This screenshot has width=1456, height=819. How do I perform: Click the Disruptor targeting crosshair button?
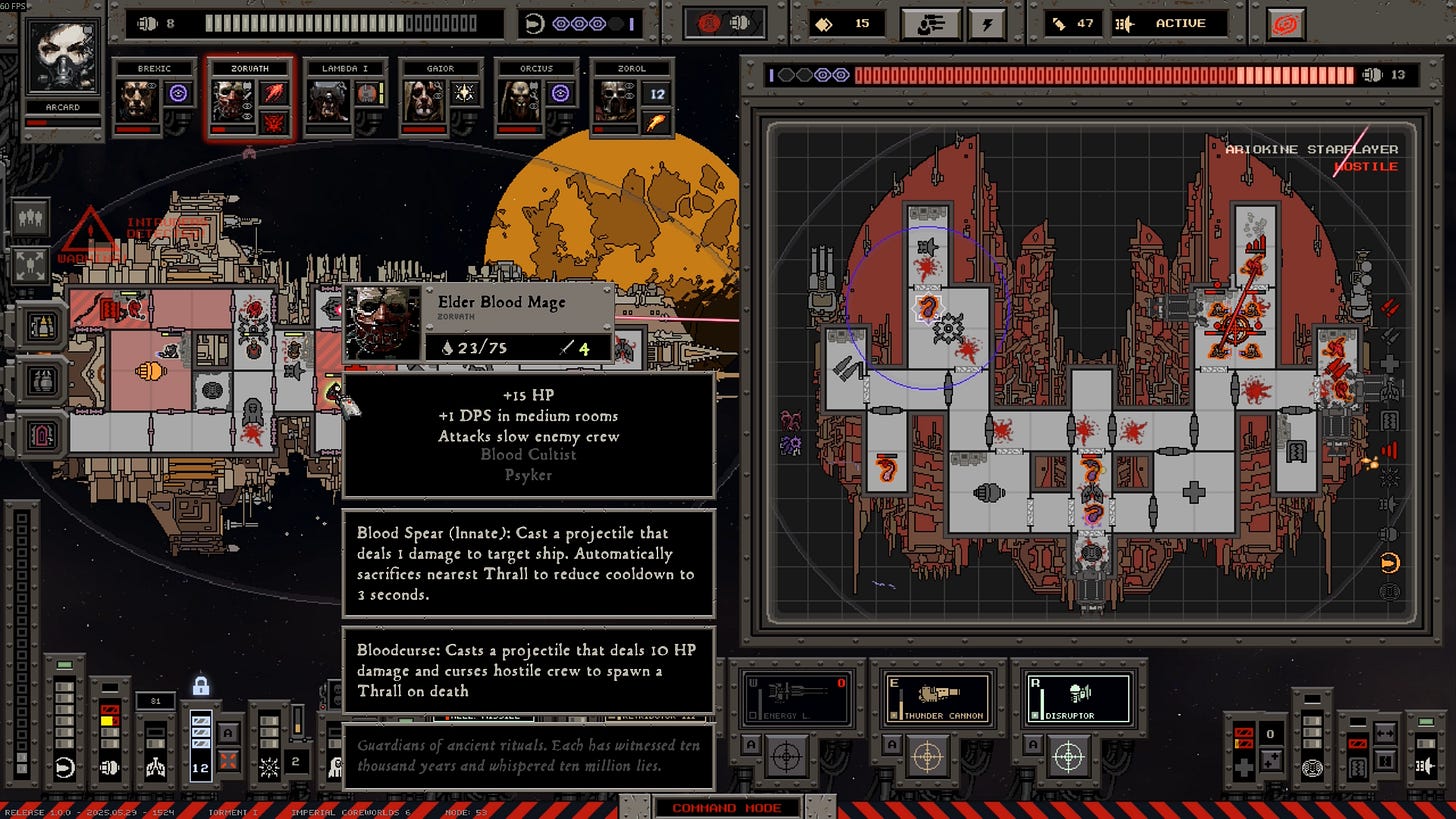tap(1069, 757)
